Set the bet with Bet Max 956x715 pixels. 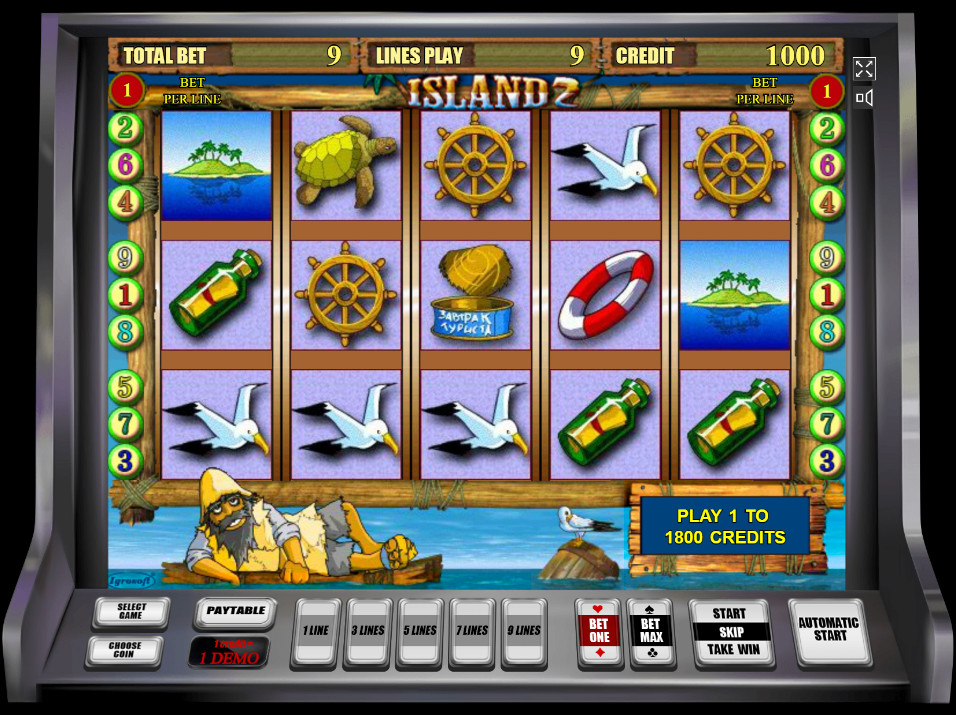coord(651,632)
